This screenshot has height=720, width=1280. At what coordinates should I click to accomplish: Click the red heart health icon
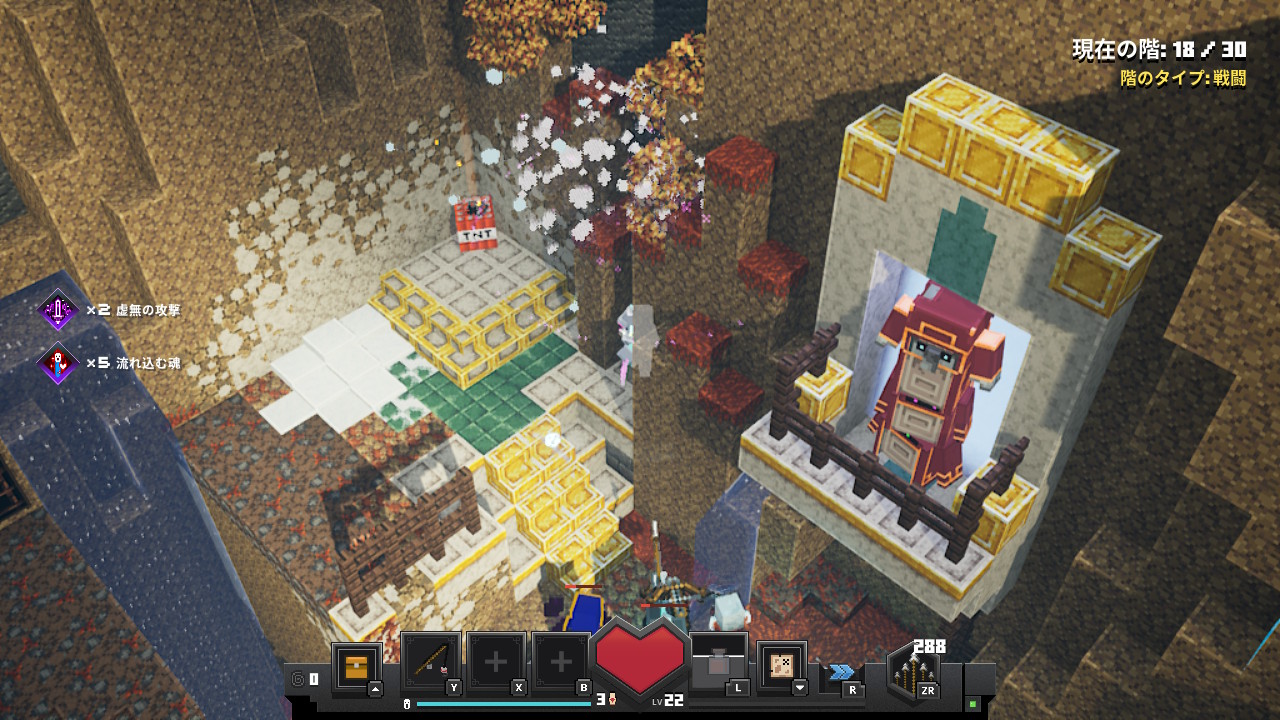[x=640, y=655]
